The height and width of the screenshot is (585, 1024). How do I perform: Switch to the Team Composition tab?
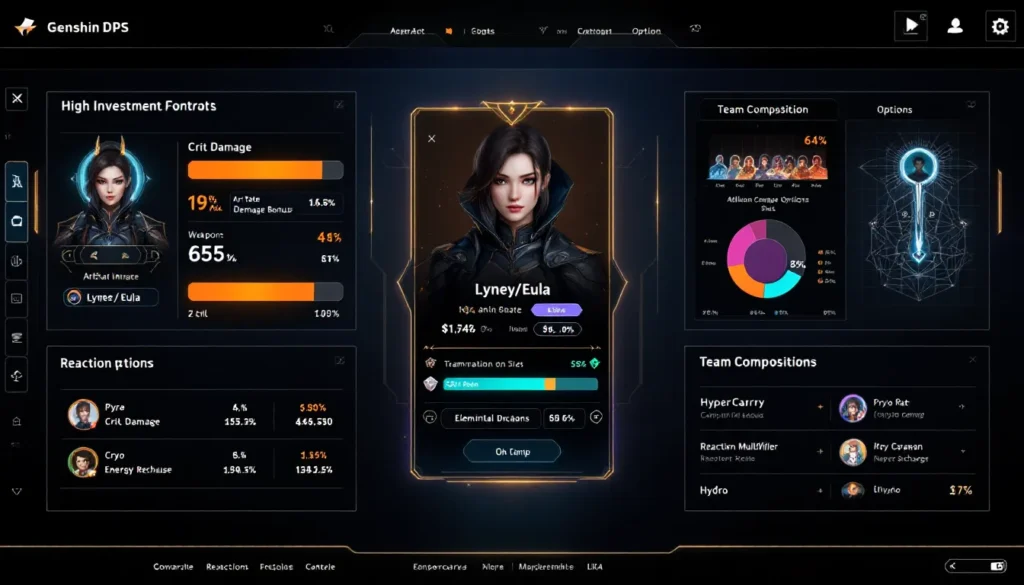tap(762, 109)
